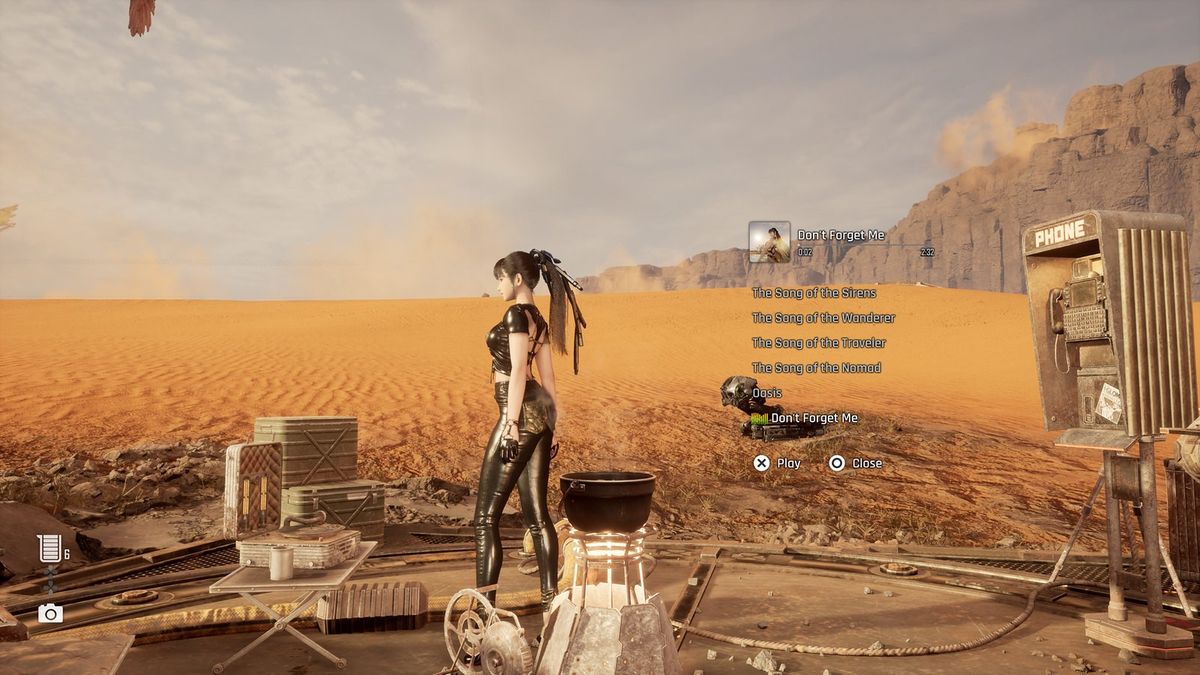Image resolution: width=1200 pixels, height=675 pixels.
Task: Choose The Song of the Wanderer track
Action: click(x=823, y=318)
